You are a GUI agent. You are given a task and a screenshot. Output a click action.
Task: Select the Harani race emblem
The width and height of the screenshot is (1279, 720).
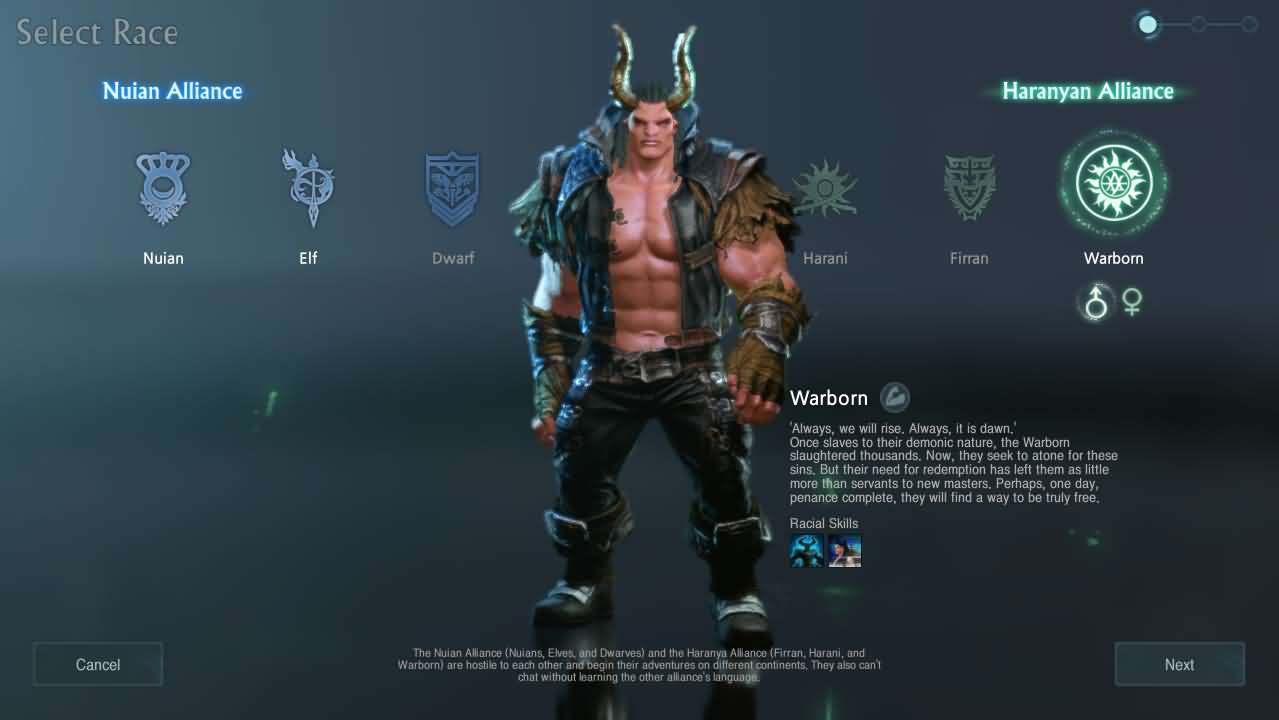(x=825, y=188)
